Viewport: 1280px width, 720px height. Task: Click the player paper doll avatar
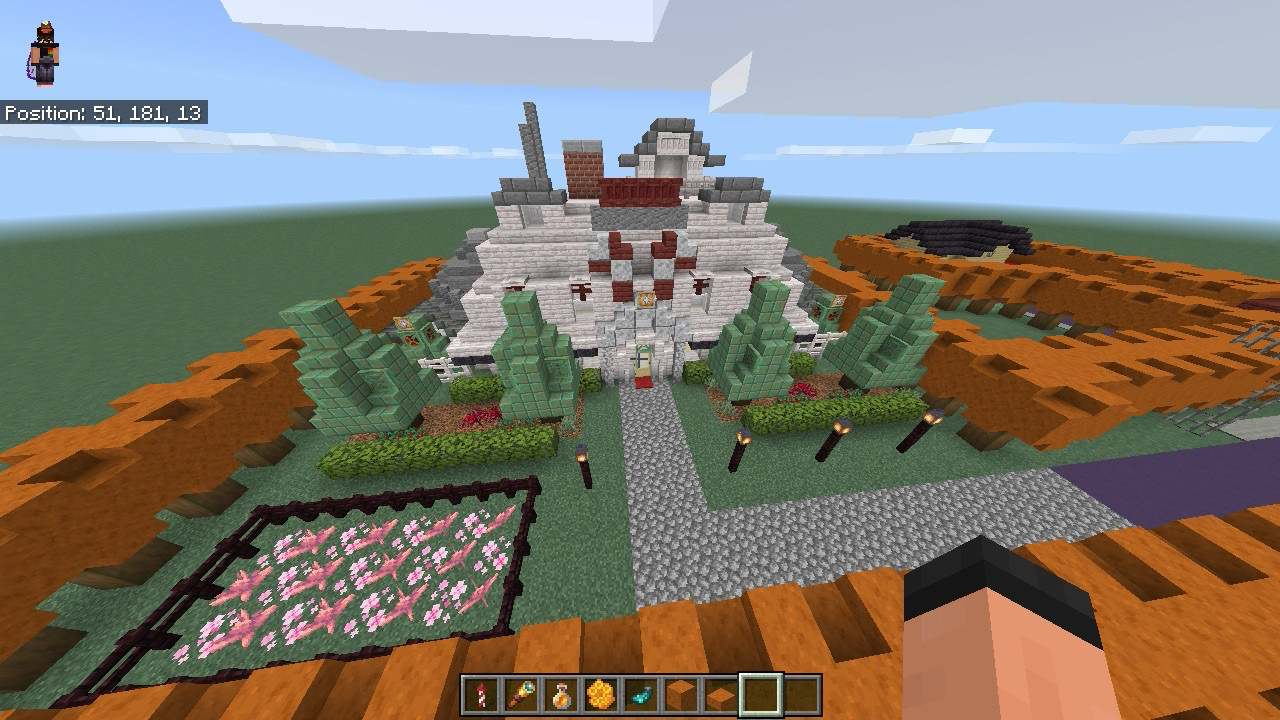coord(43,55)
